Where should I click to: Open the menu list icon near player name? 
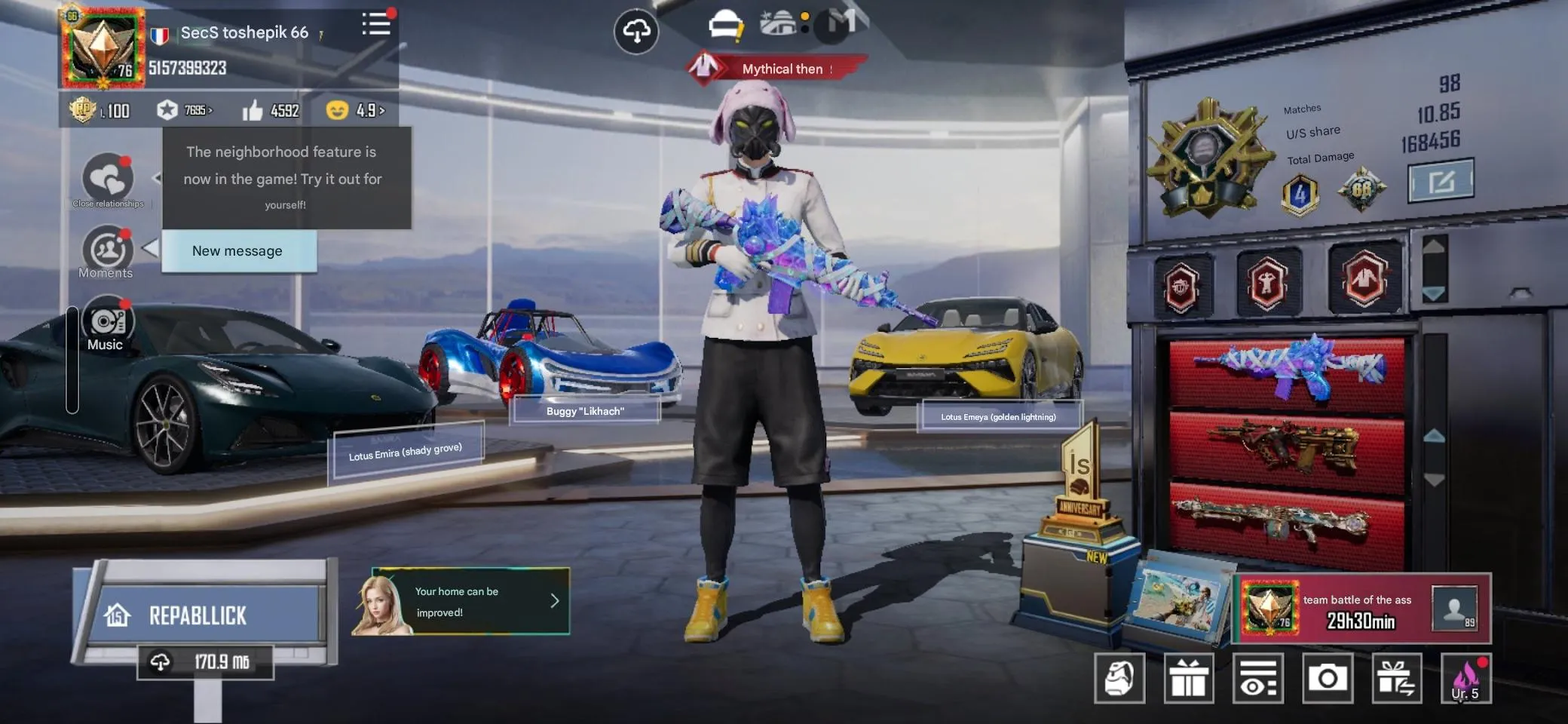376,25
